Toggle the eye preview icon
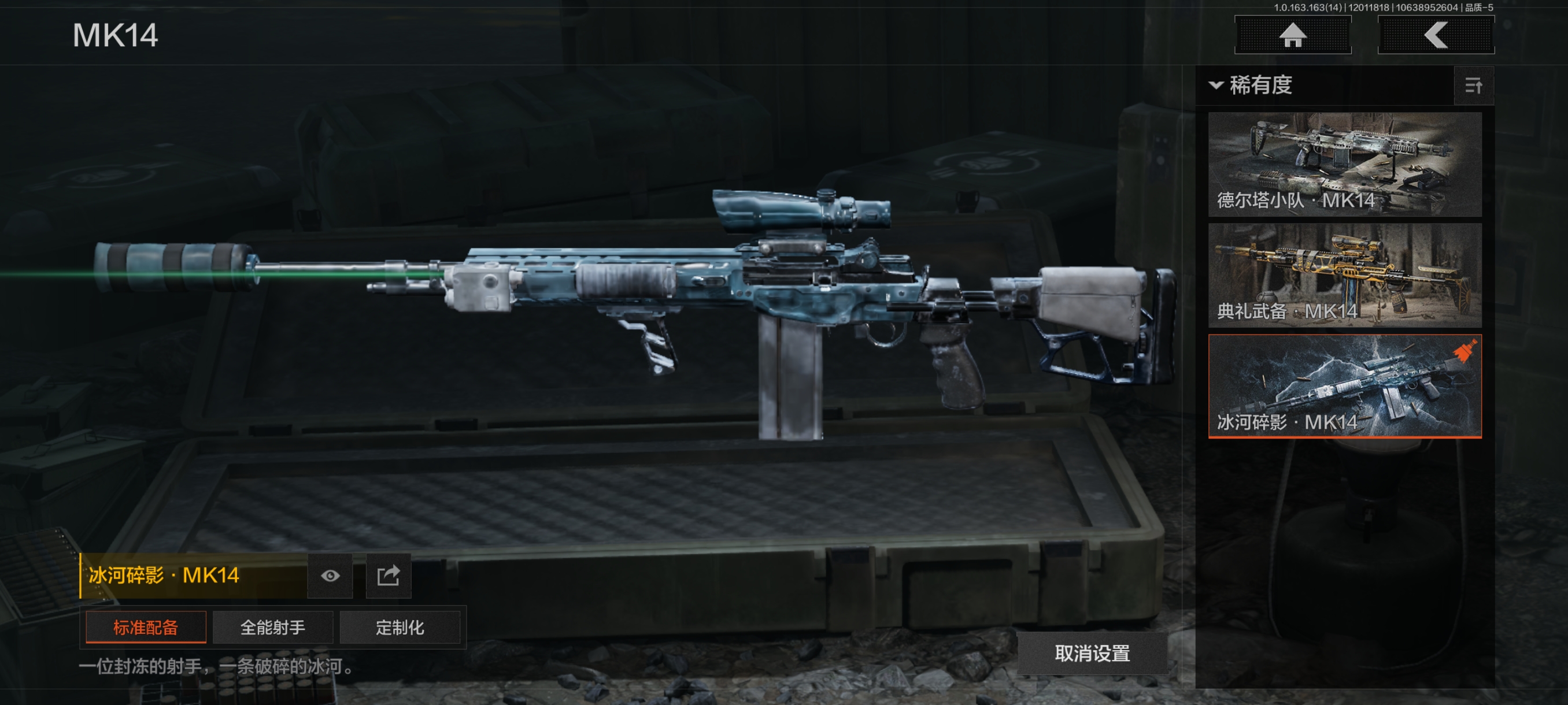The width and height of the screenshot is (1568, 705). [x=330, y=576]
